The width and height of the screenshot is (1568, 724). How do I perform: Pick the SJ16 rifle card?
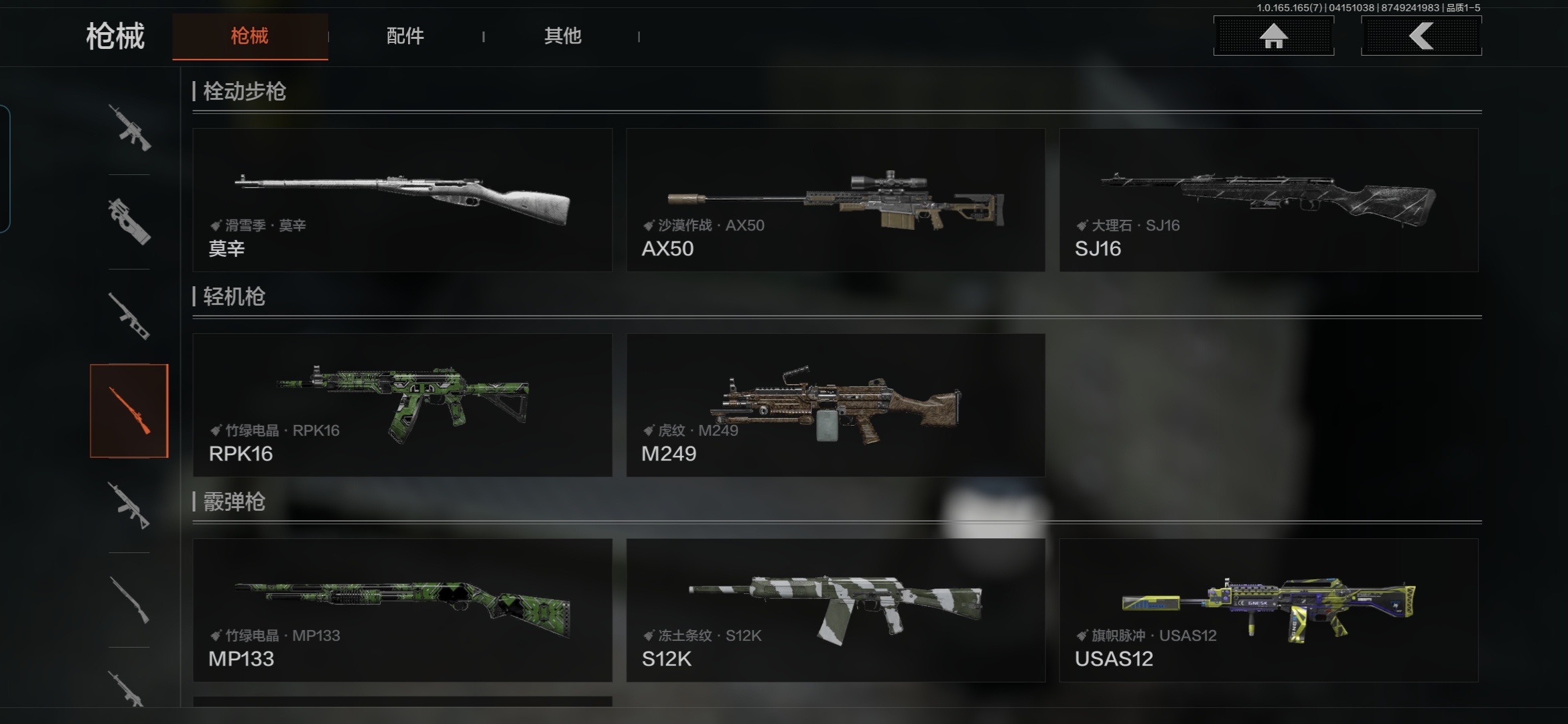pyautogui.click(x=1268, y=200)
